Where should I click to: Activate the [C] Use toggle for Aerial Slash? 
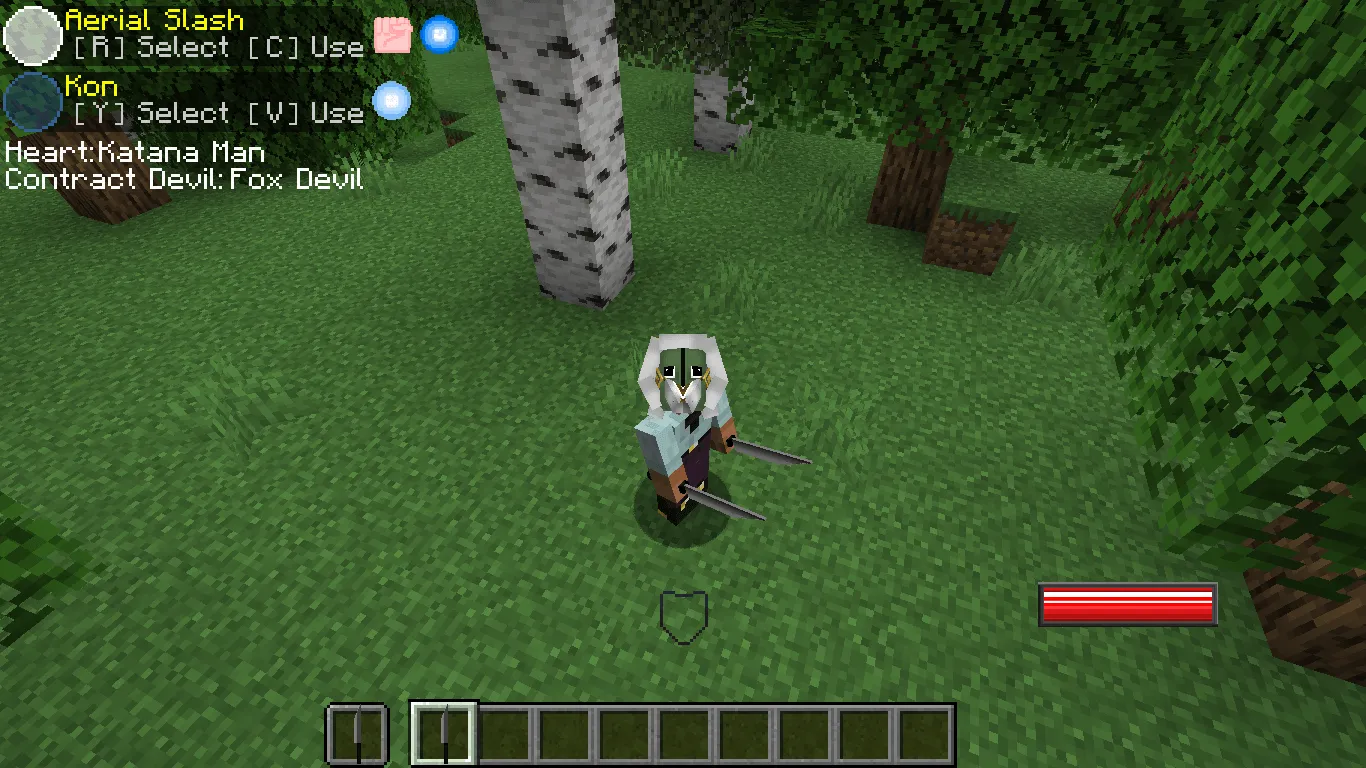305,46
